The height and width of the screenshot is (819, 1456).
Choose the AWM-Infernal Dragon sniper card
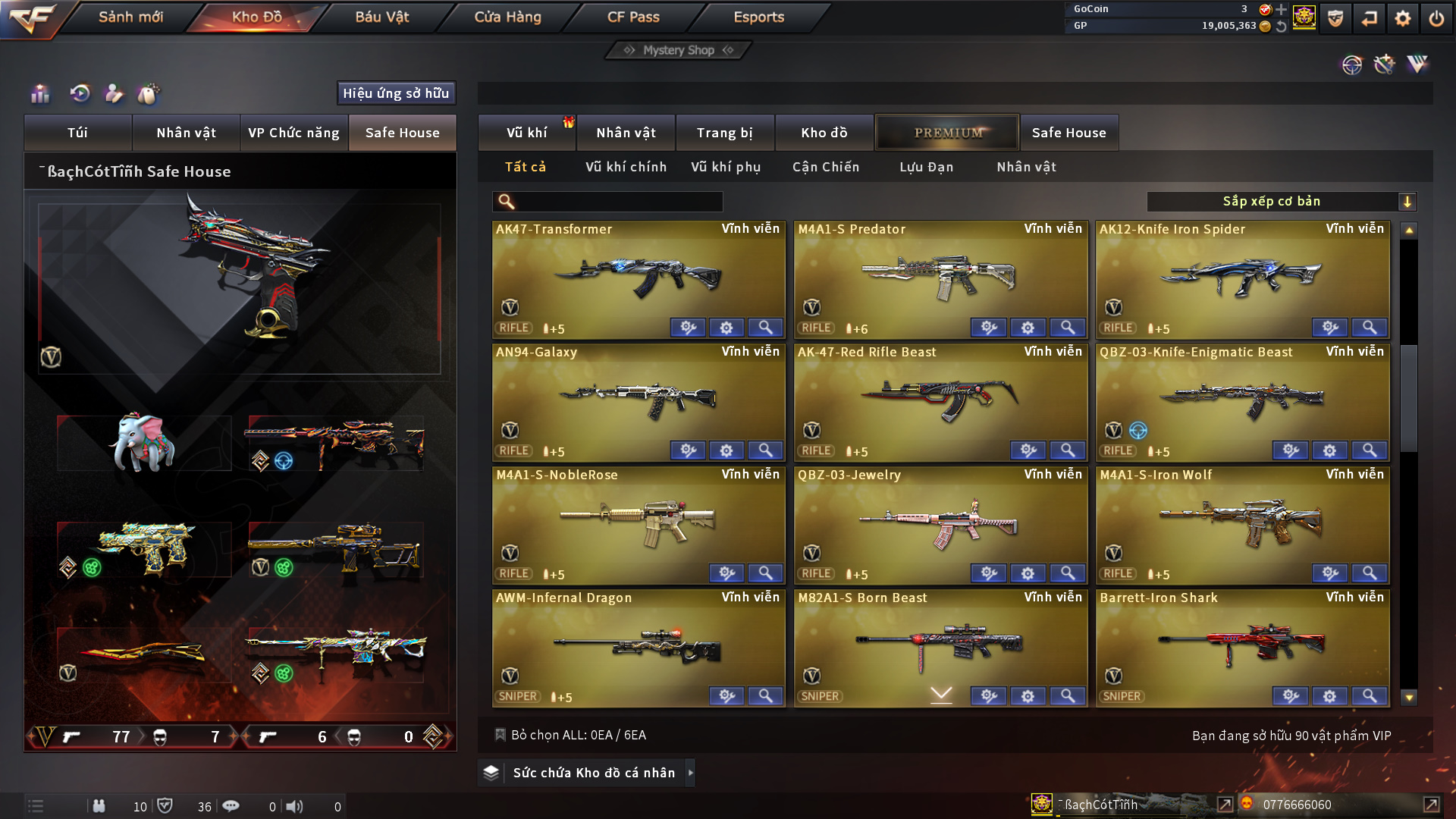point(638,643)
